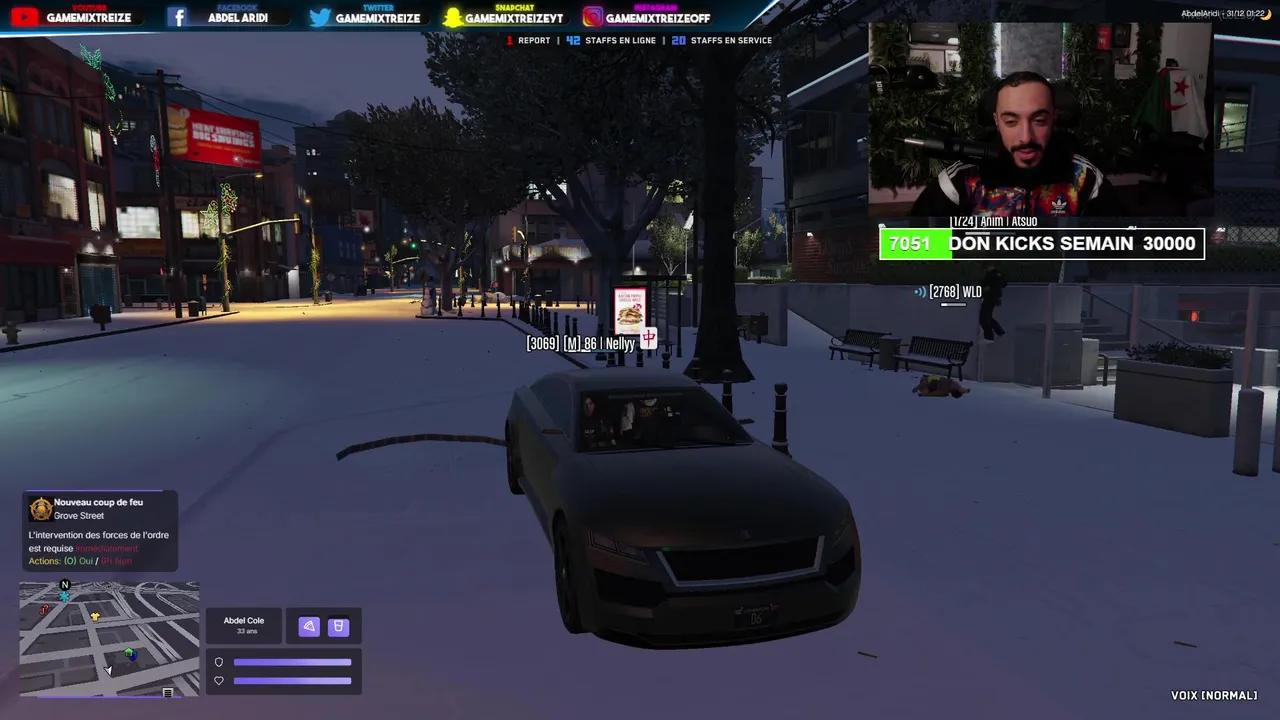Select the Facebook icon next to ABDEL ARIDI
The image size is (1280, 720).
[179, 16]
